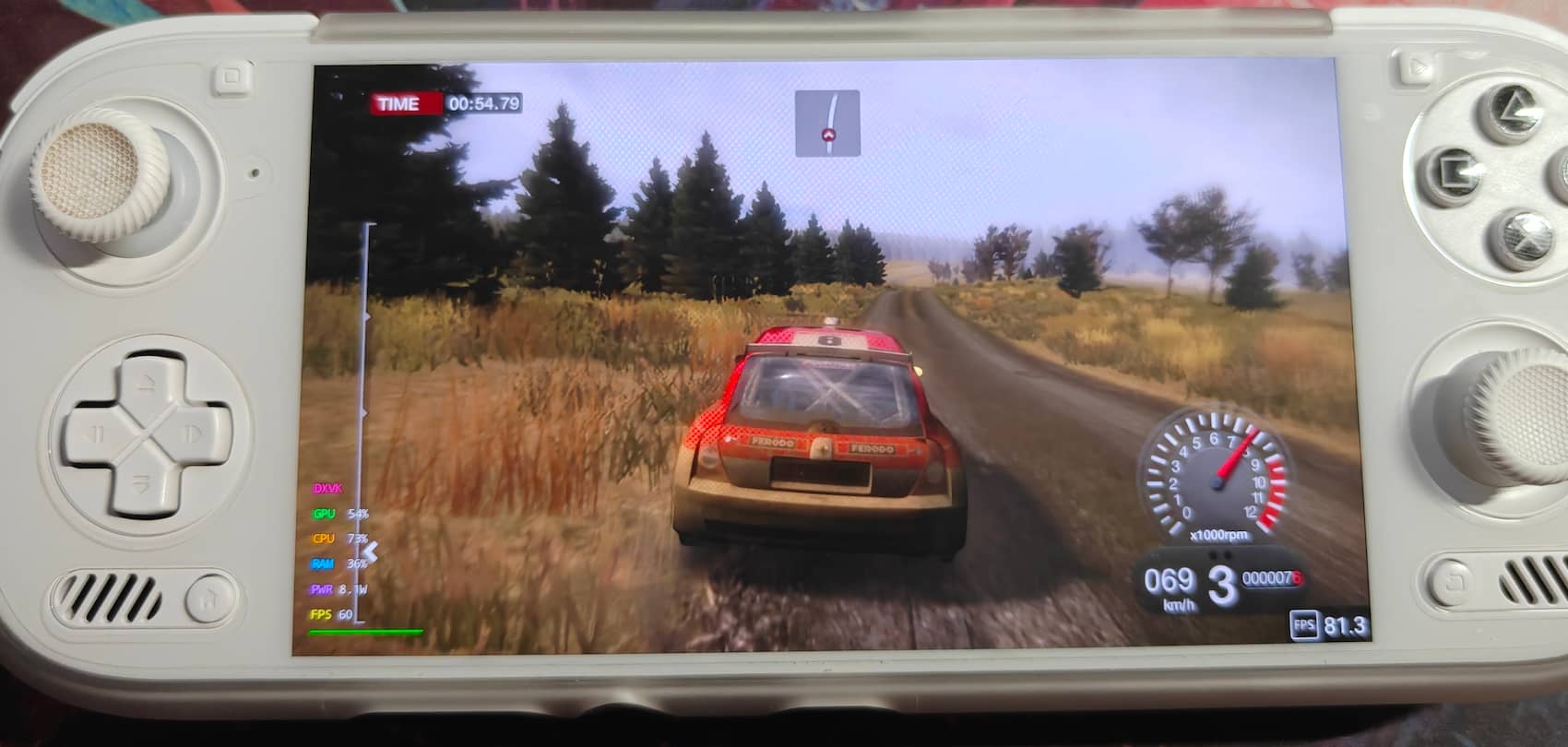Click the stage route minimap

(827, 123)
